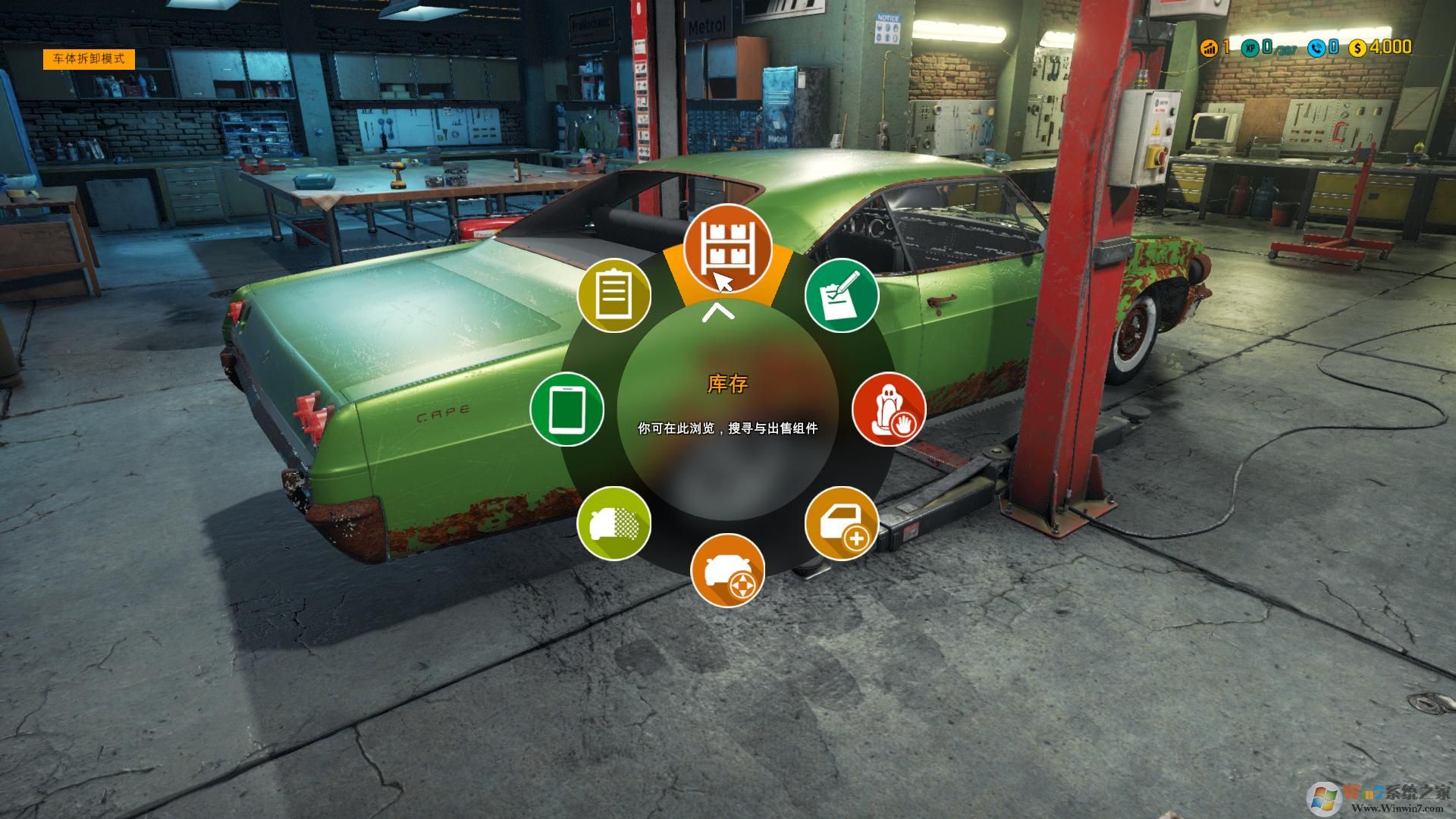Click the half-painted car body icon
This screenshot has width=1456, height=819.
tap(615, 523)
